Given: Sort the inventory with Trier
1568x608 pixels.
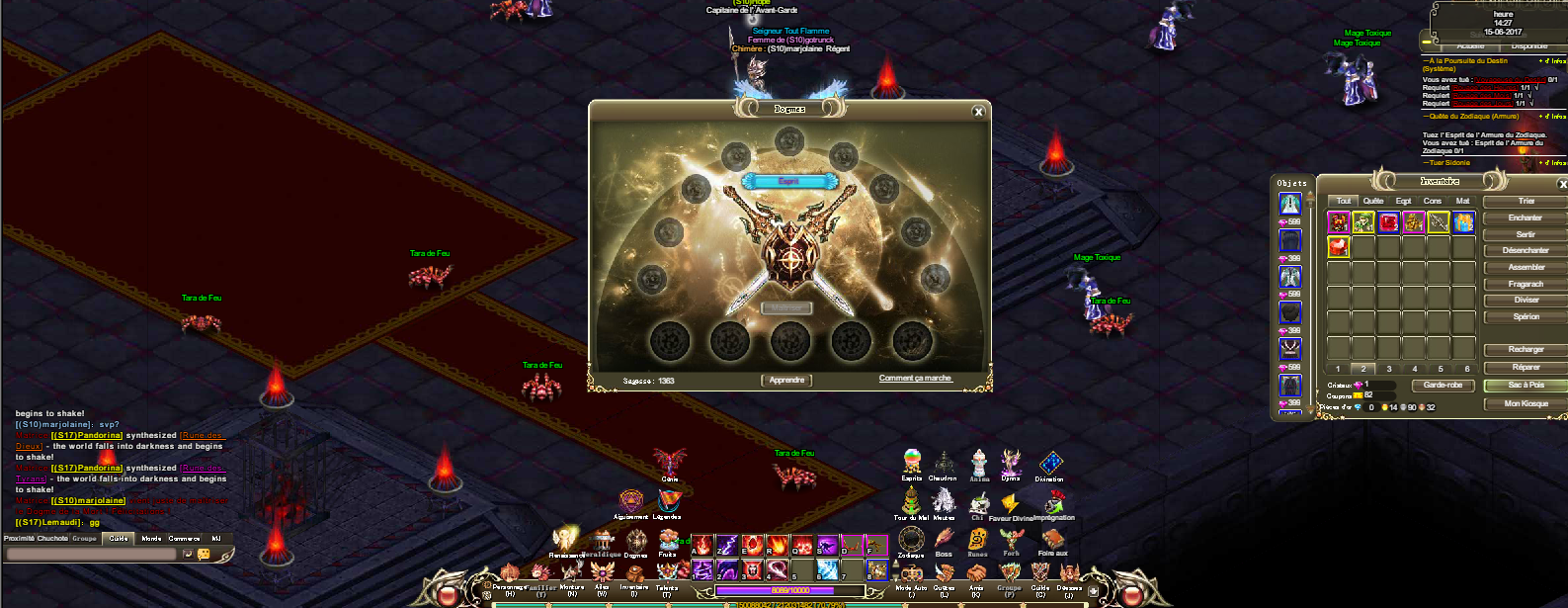Looking at the screenshot, I should point(1526,201).
